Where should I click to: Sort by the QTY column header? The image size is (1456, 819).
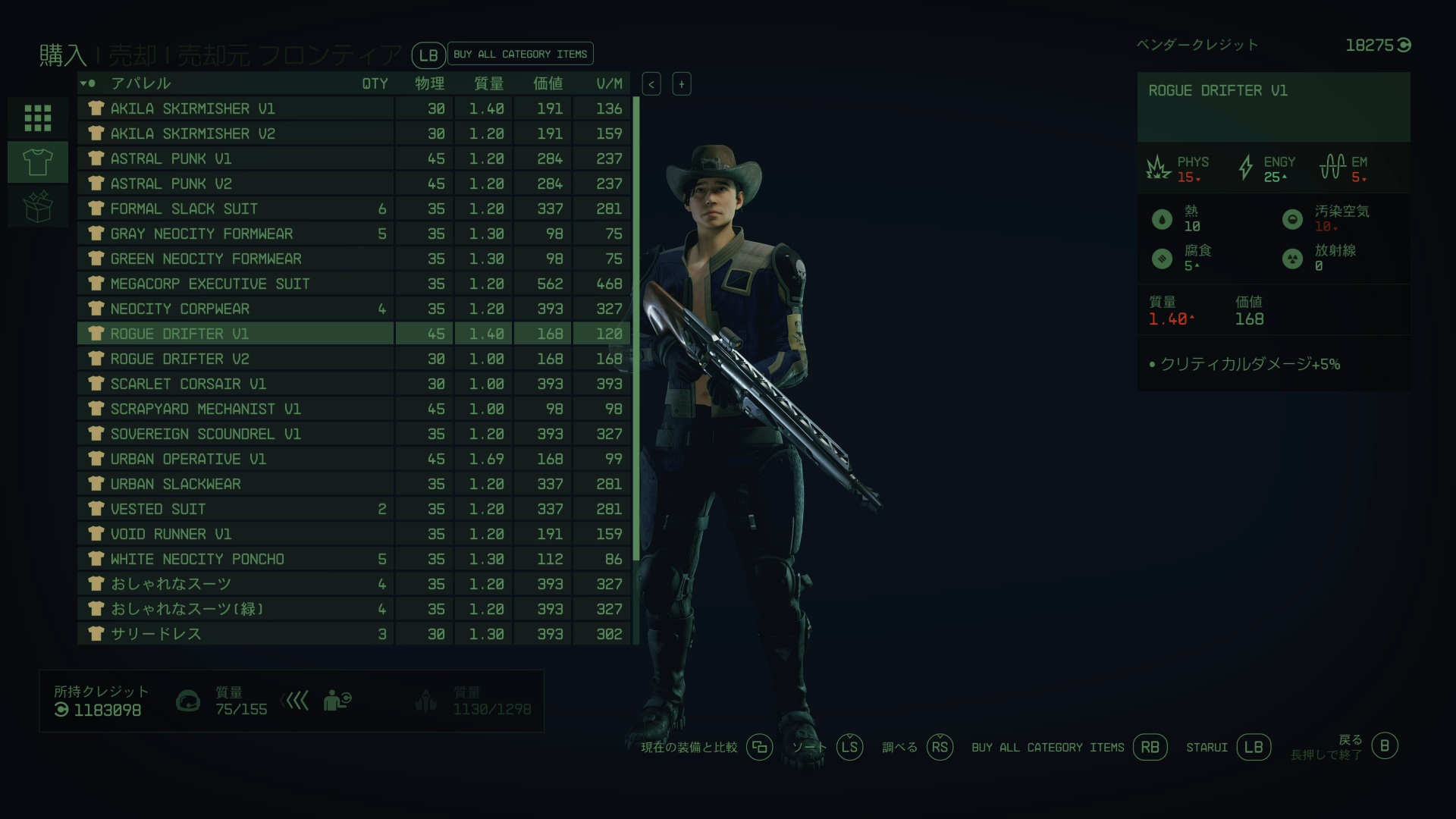pyautogui.click(x=375, y=83)
